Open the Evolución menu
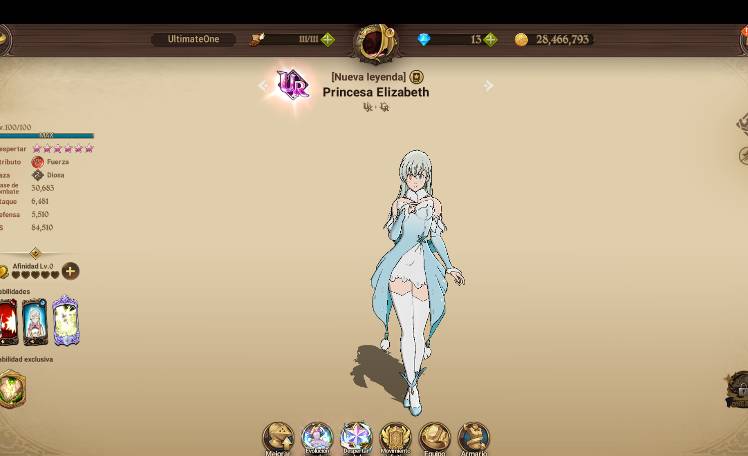This screenshot has width=748, height=456. pos(317,437)
